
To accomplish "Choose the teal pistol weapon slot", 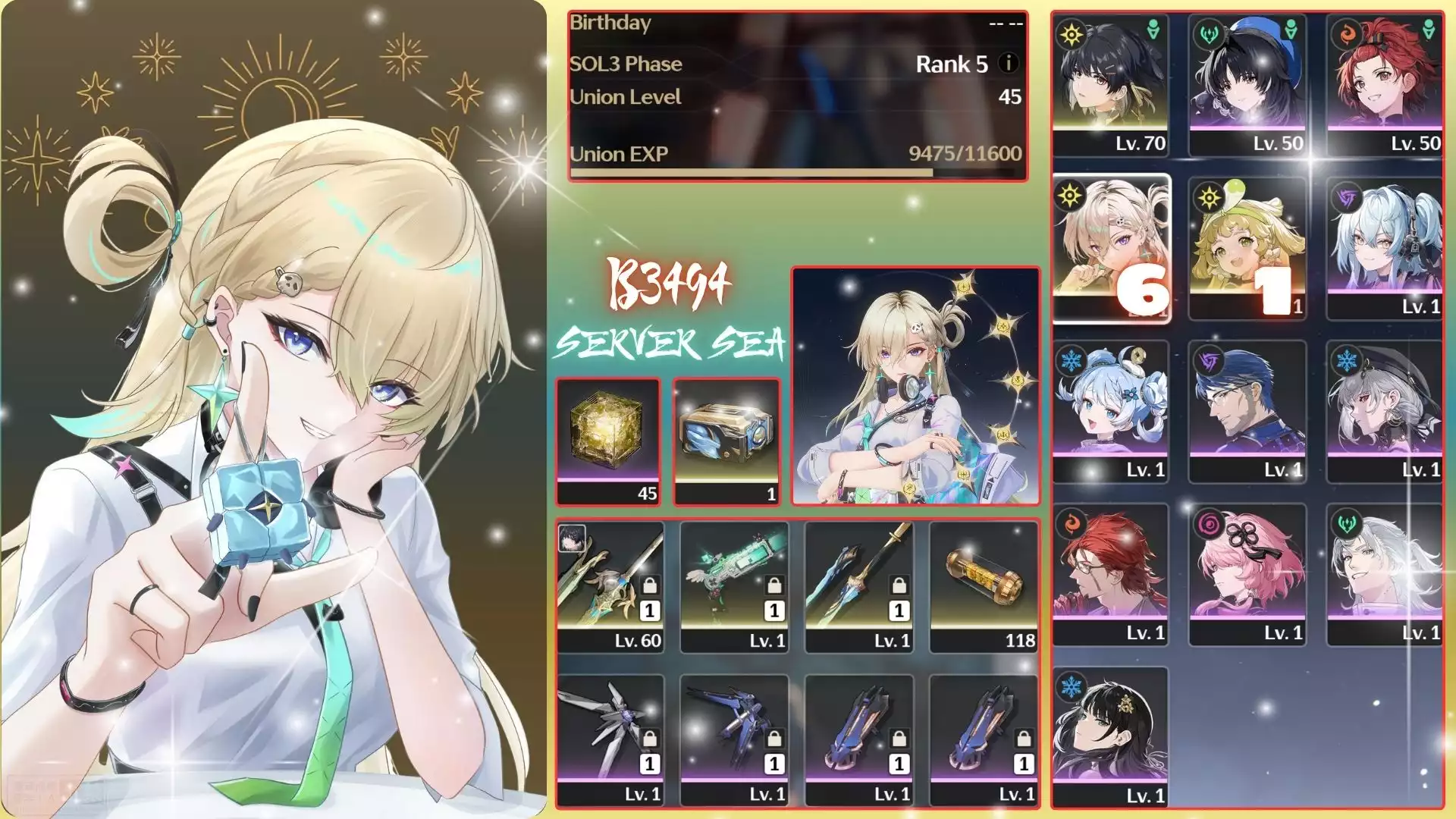I will click(x=735, y=586).
